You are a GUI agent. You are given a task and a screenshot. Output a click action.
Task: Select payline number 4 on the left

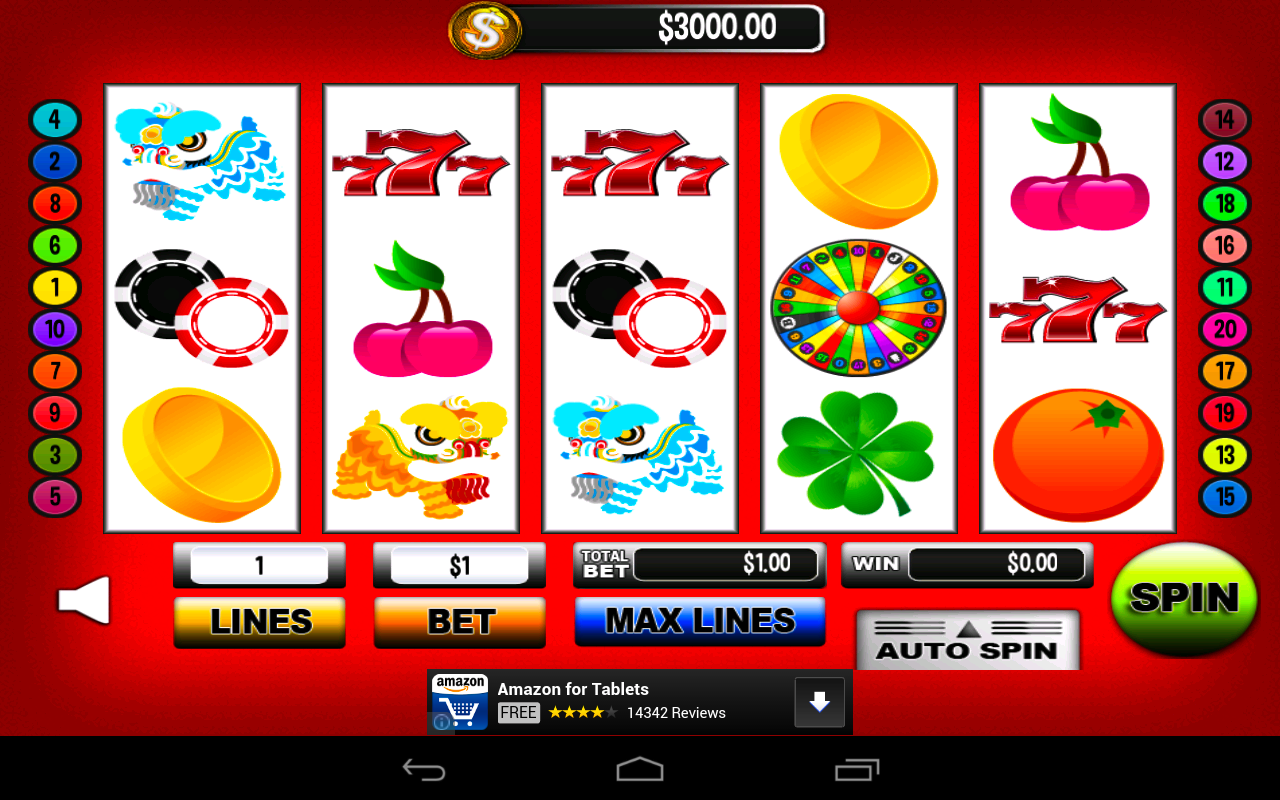tap(55, 120)
